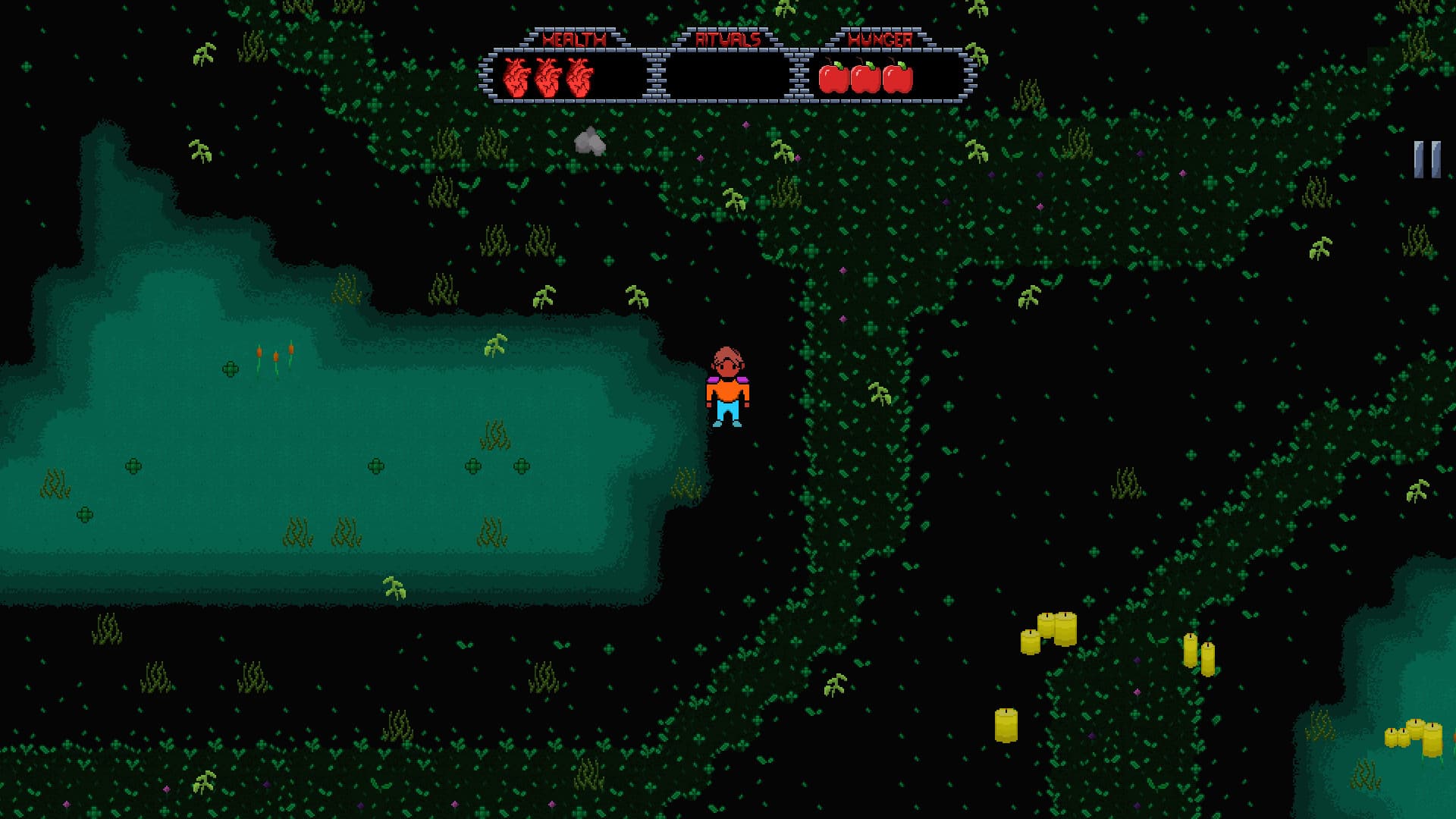The width and height of the screenshot is (1456, 819).
Task: Click the gray rock near the top path
Action: point(590,142)
